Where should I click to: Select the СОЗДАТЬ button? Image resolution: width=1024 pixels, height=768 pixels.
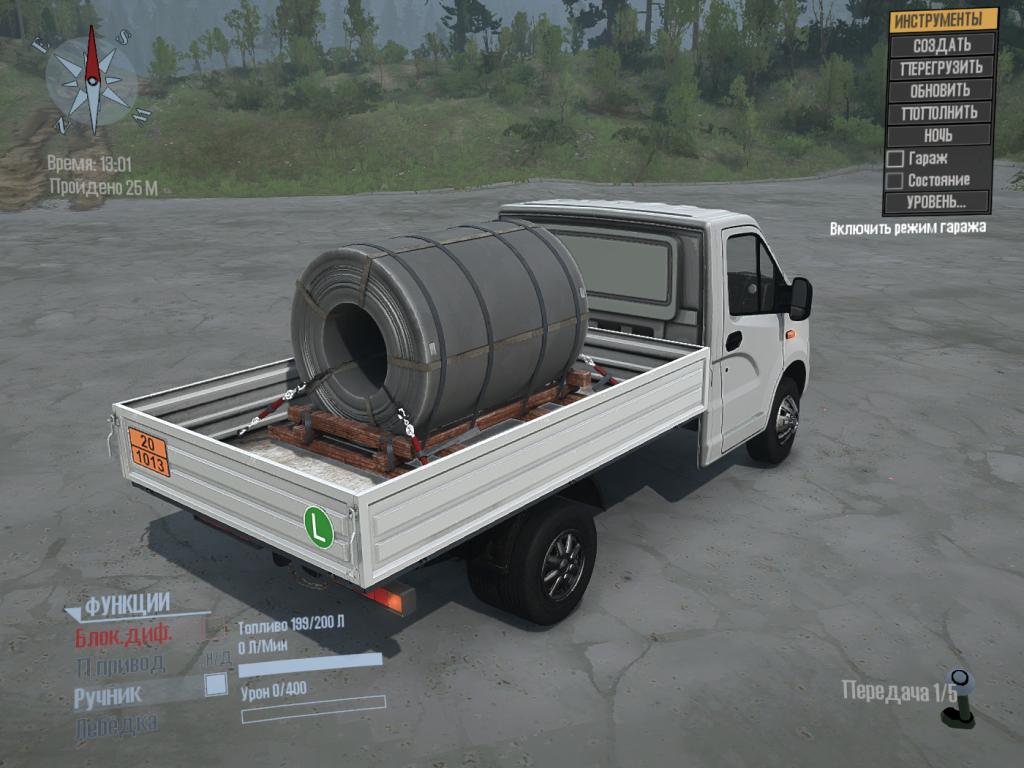click(x=941, y=45)
